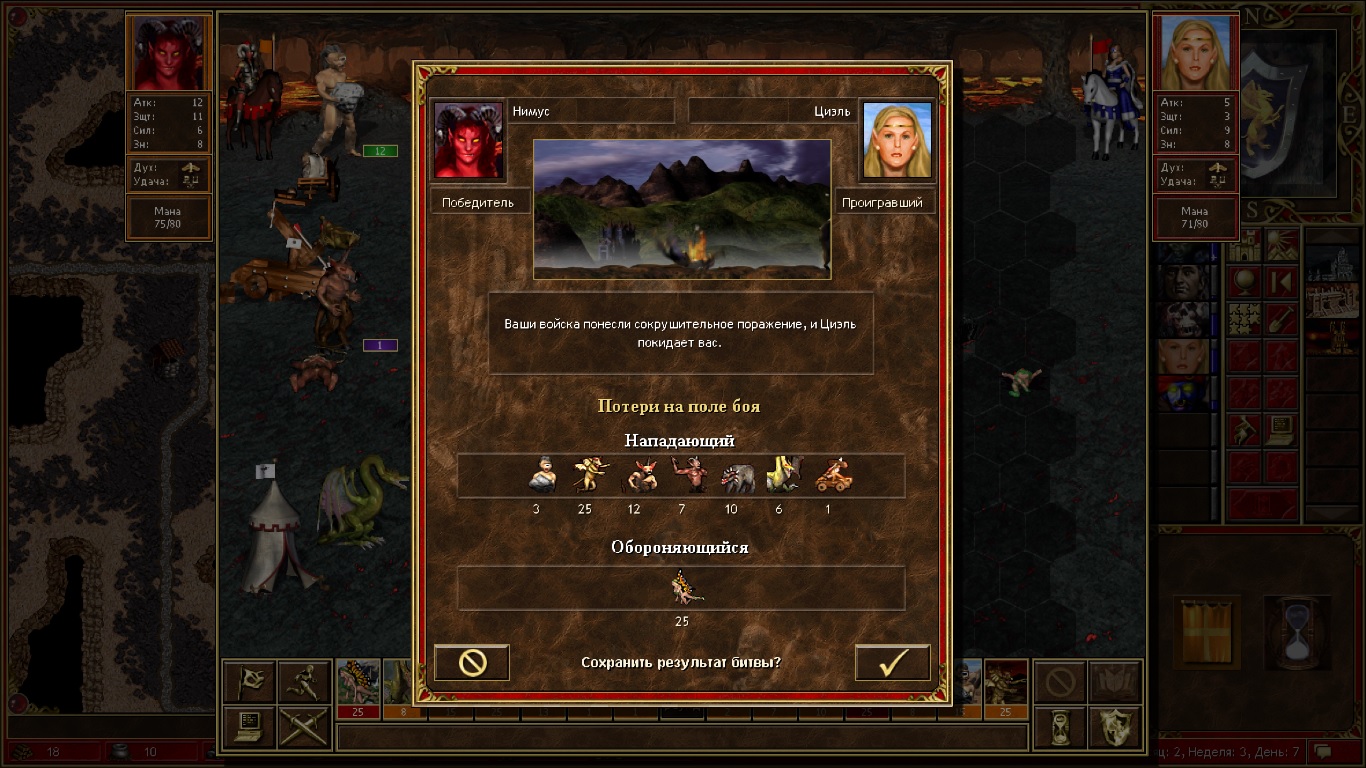Click winner Nimus's red demon portrait
The height and width of the screenshot is (768, 1366).
pos(468,139)
